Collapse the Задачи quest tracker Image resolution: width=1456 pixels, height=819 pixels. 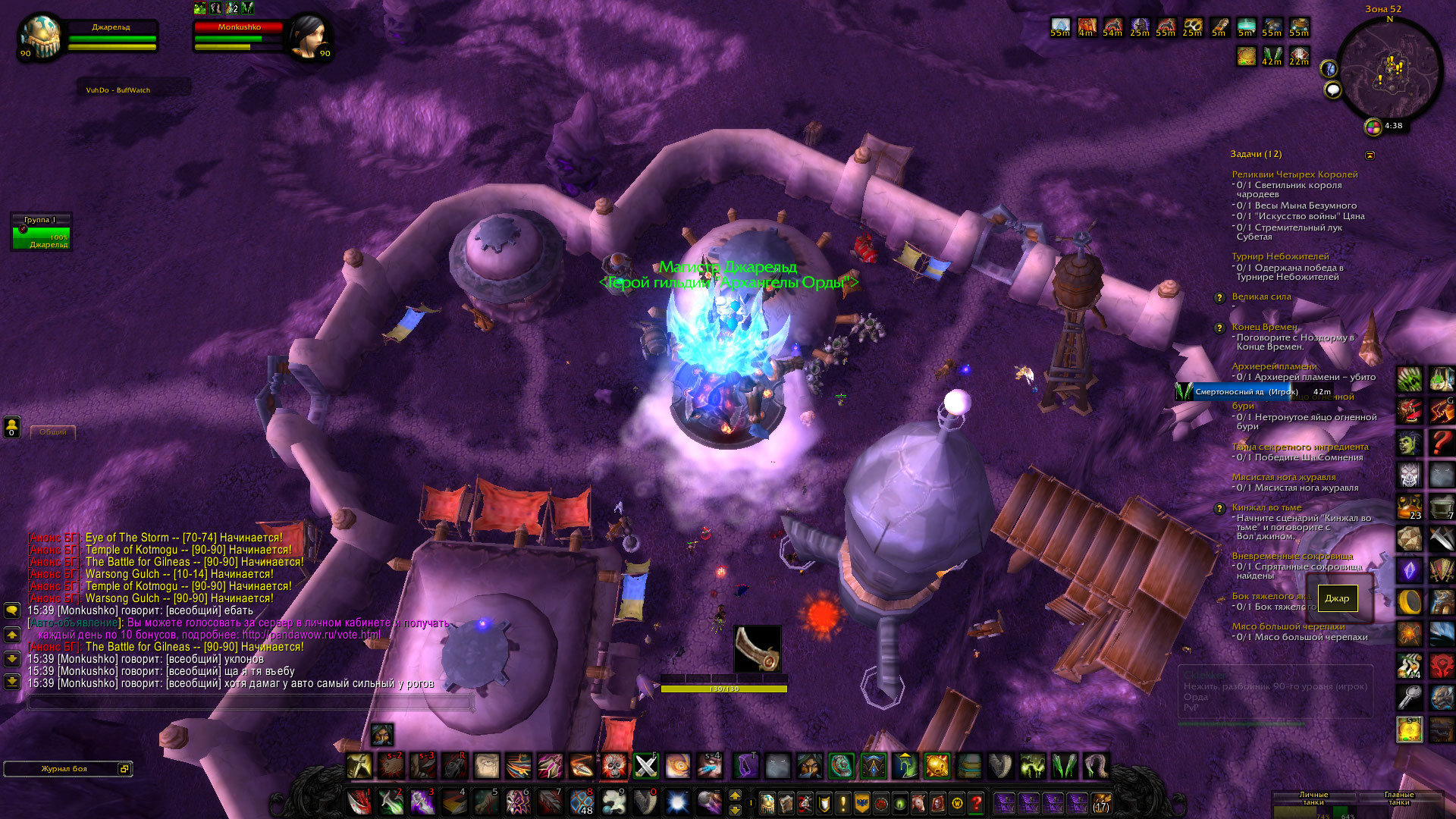tap(1370, 155)
